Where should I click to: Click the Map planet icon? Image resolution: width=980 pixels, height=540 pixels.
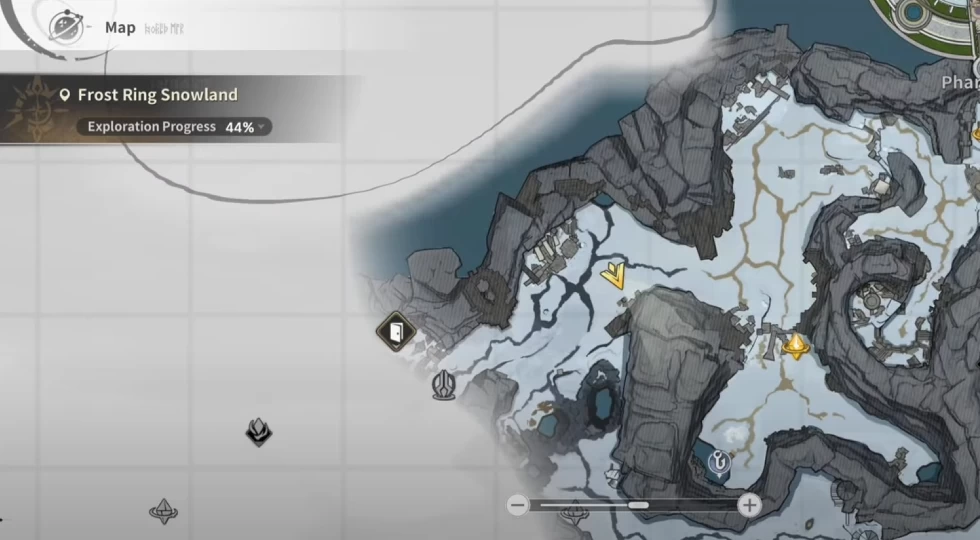click(x=65, y=27)
